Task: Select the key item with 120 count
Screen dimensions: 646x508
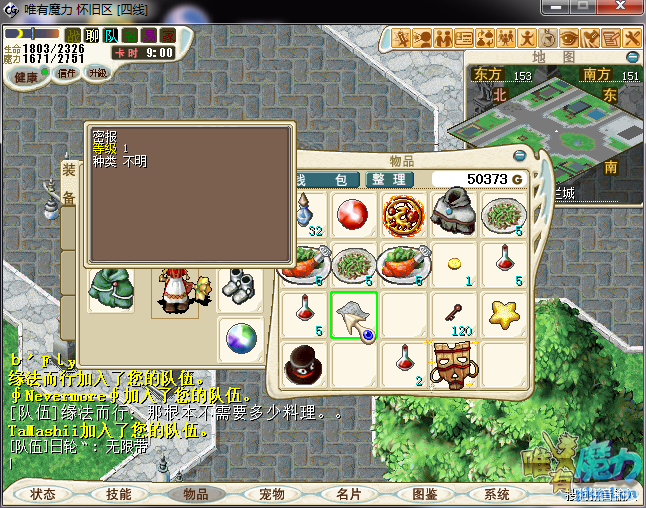Action: pyautogui.click(x=454, y=314)
